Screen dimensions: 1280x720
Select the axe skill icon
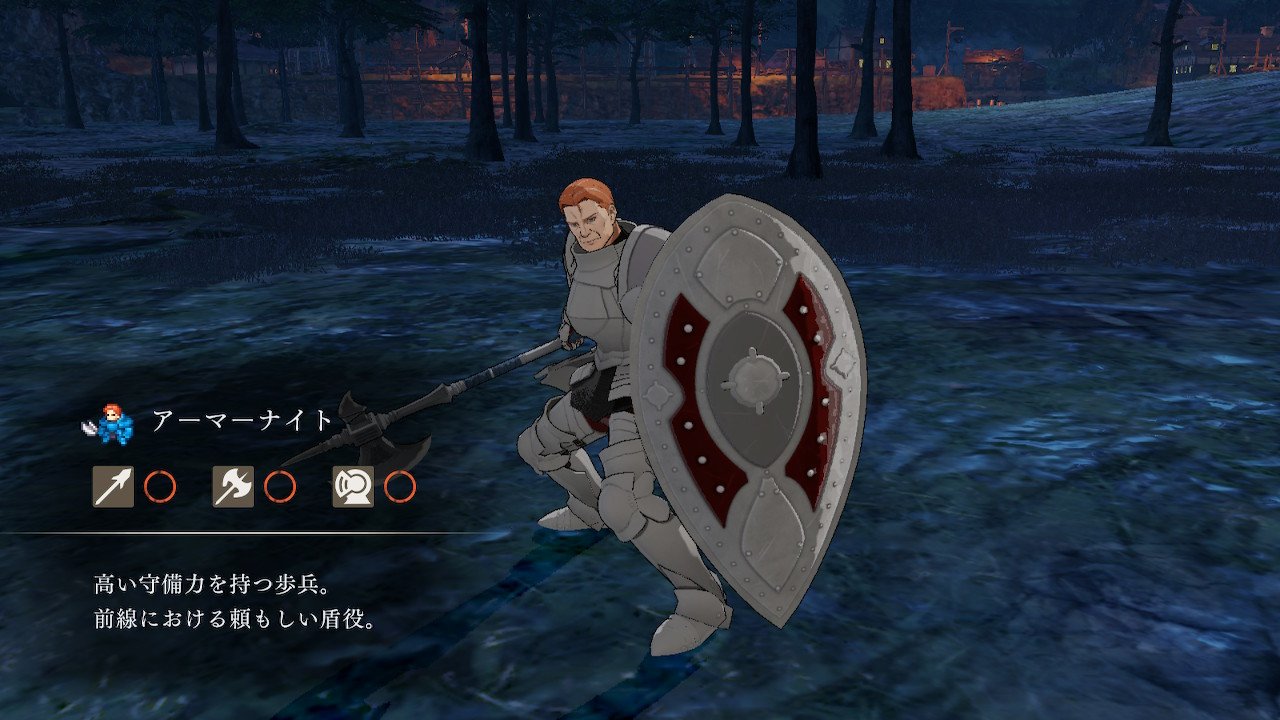tap(233, 487)
